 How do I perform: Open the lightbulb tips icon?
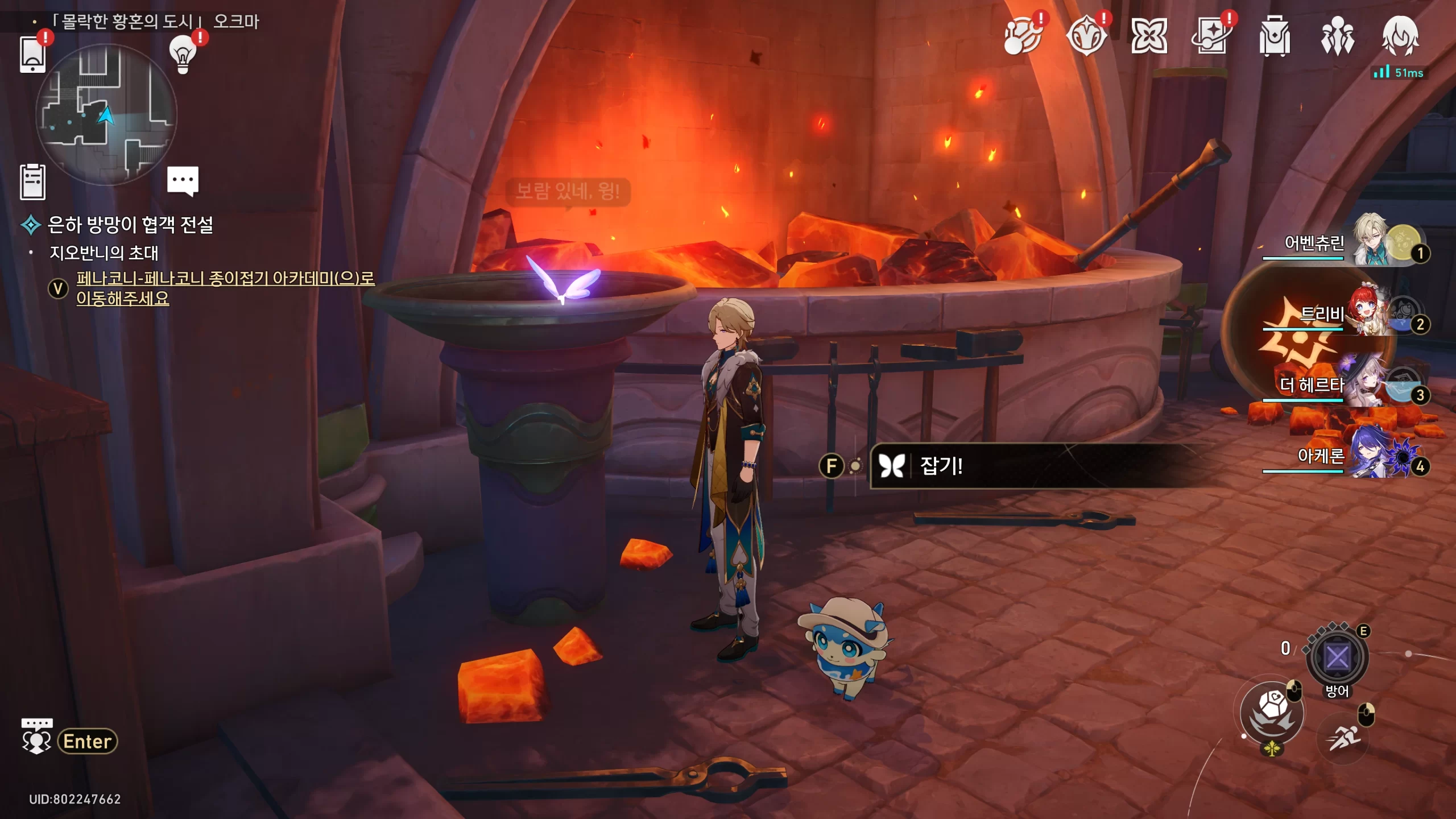183,54
